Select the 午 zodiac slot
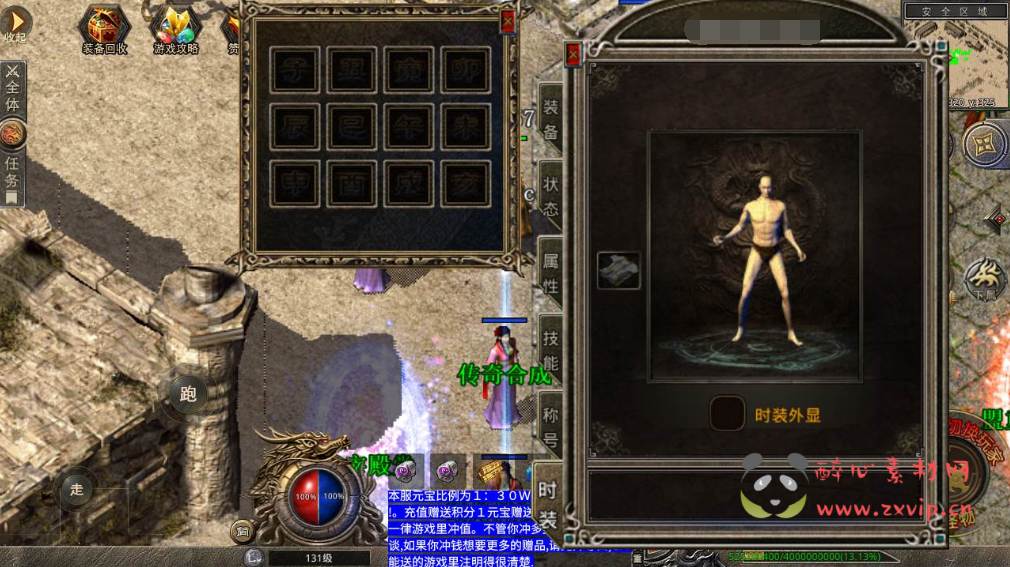 [x=409, y=128]
